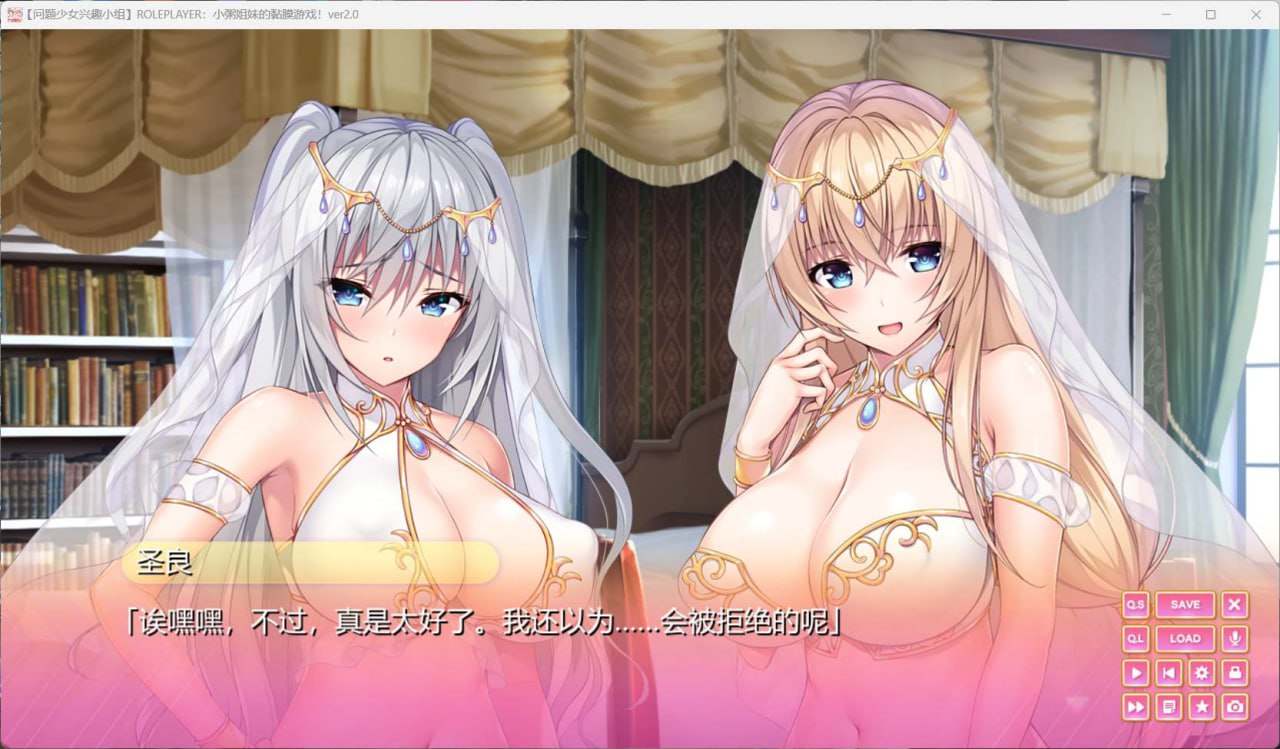Take a screenshot with the camera icon
Image resolution: width=1280 pixels, height=749 pixels.
click(x=1234, y=706)
